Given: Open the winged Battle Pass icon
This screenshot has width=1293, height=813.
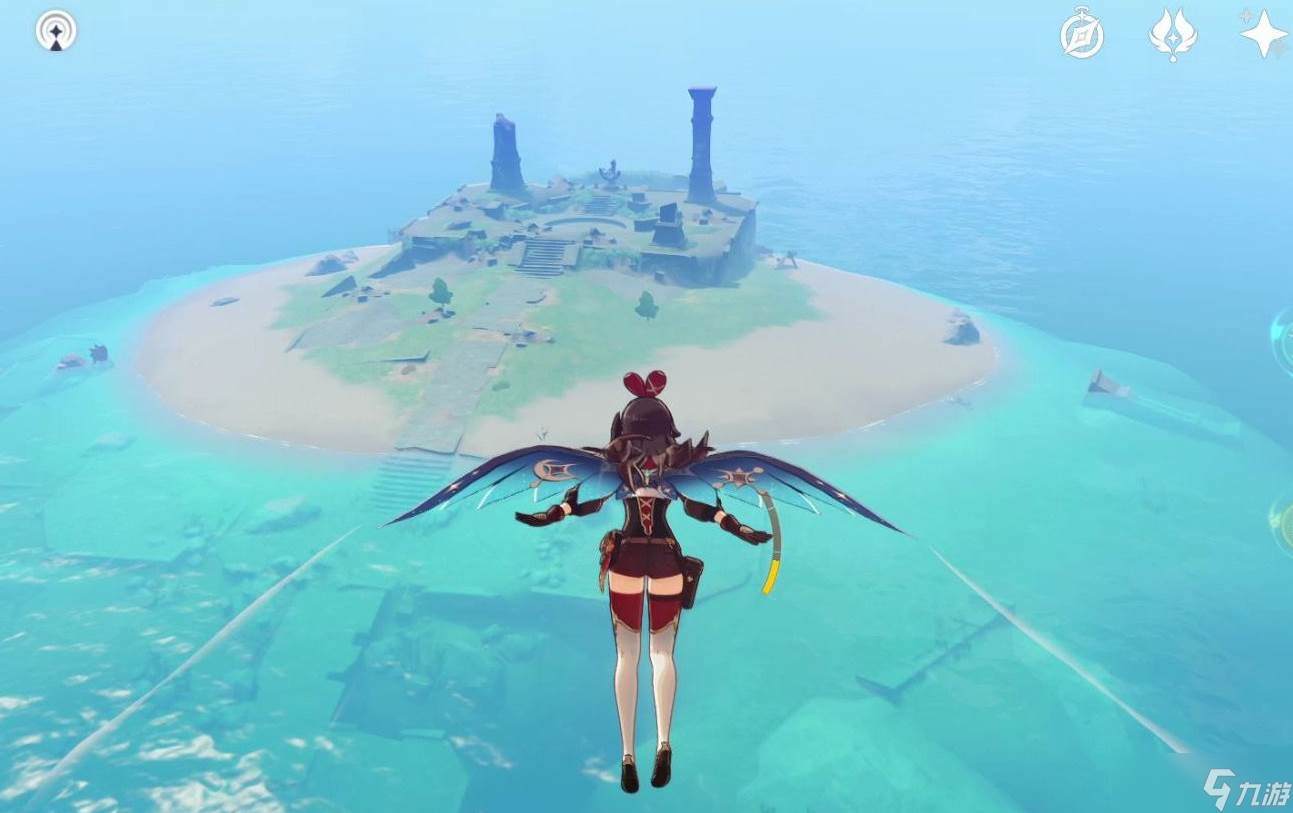Looking at the screenshot, I should click(x=1173, y=35).
